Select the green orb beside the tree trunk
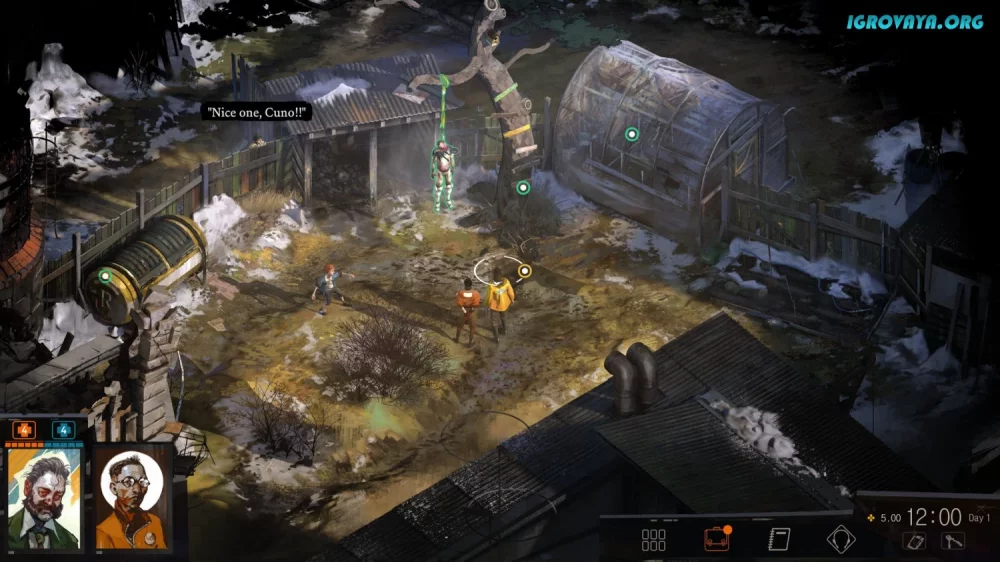 (522, 187)
